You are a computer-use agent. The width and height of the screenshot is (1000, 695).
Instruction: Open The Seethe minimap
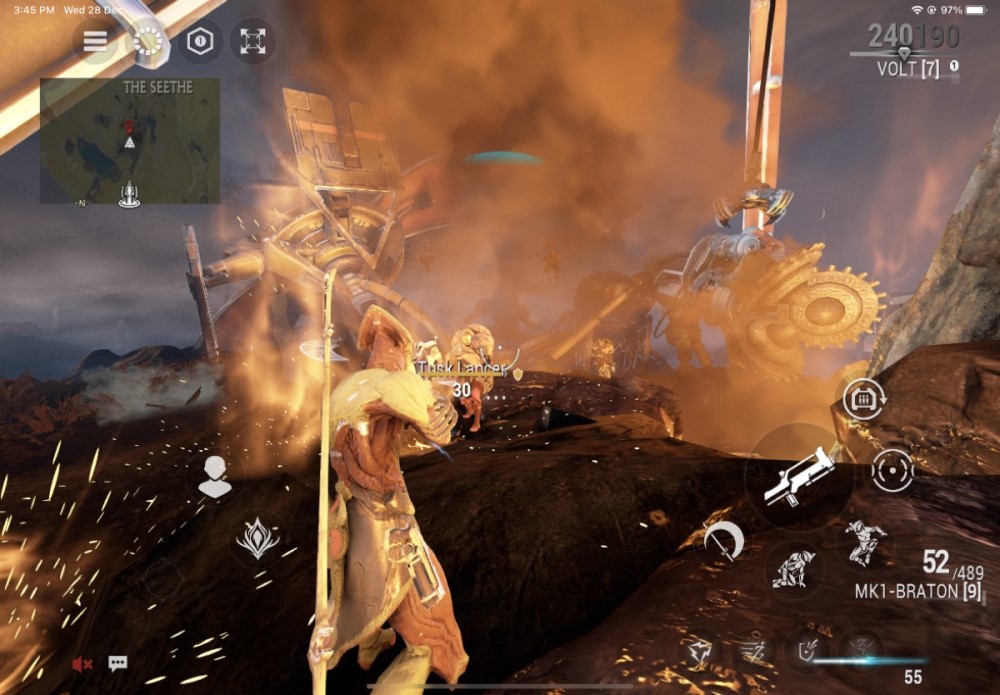tap(130, 141)
